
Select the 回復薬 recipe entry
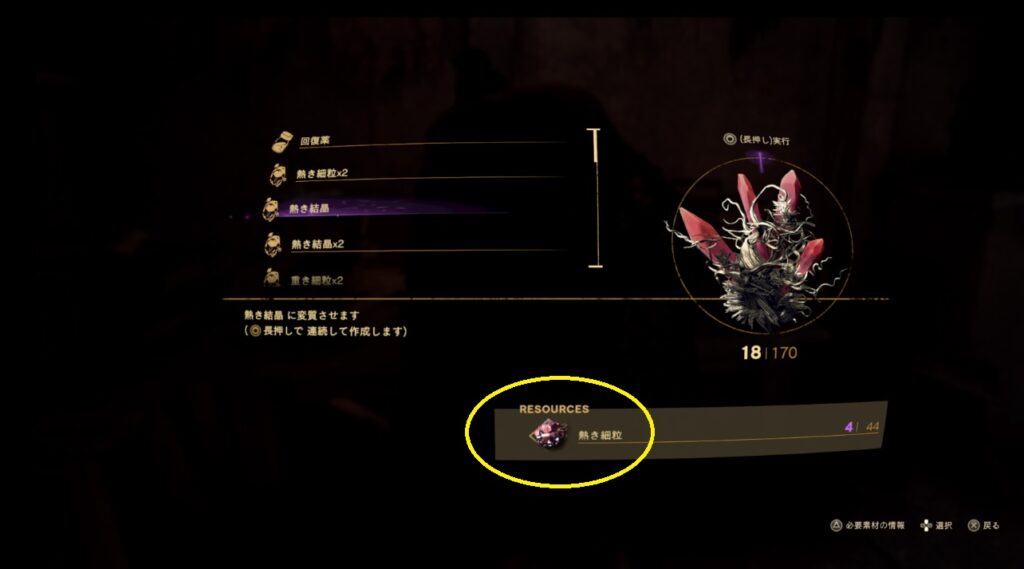pyautogui.click(x=316, y=142)
